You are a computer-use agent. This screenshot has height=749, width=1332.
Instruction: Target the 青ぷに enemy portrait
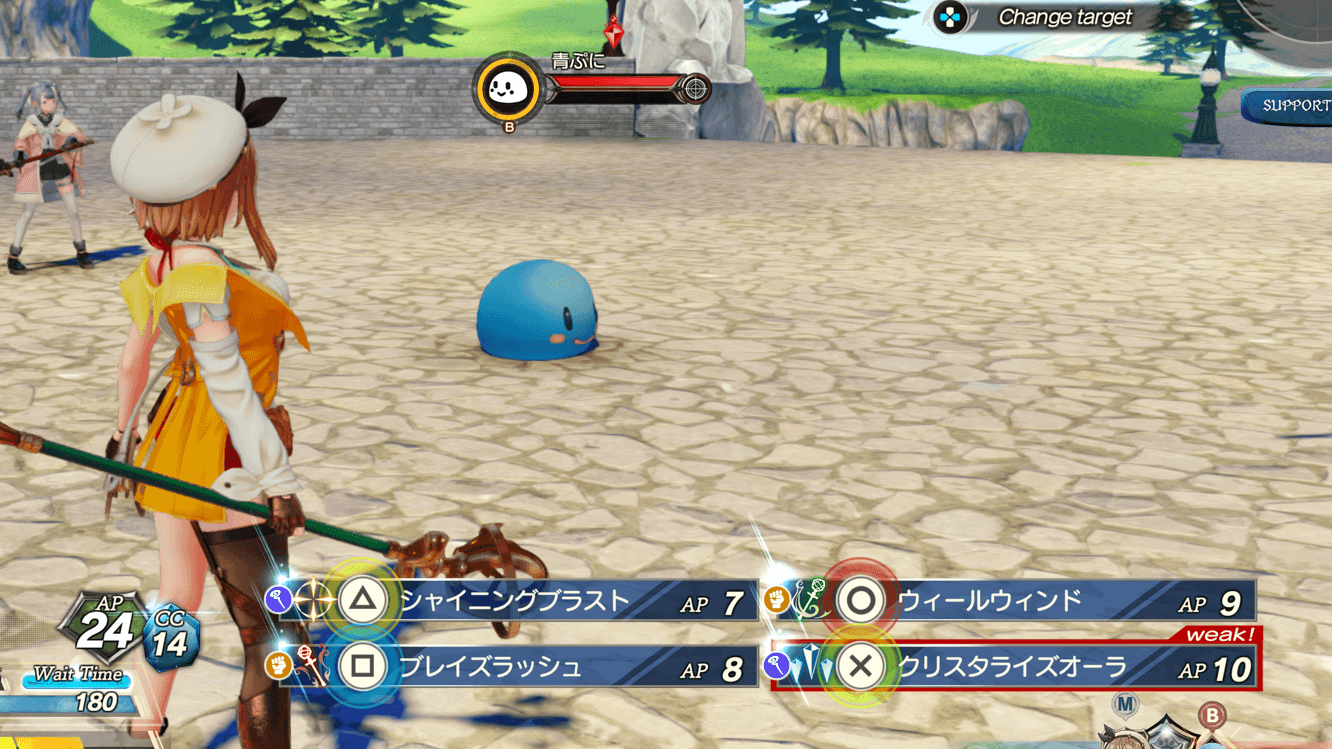coord(508,90)
